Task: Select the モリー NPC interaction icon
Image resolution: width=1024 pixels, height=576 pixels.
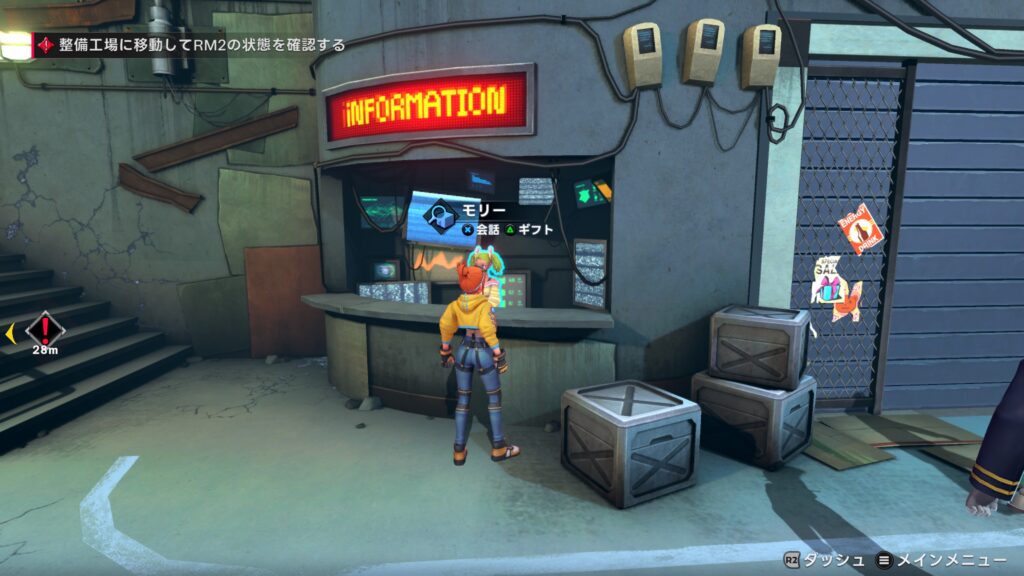Action: pos(436,215)
